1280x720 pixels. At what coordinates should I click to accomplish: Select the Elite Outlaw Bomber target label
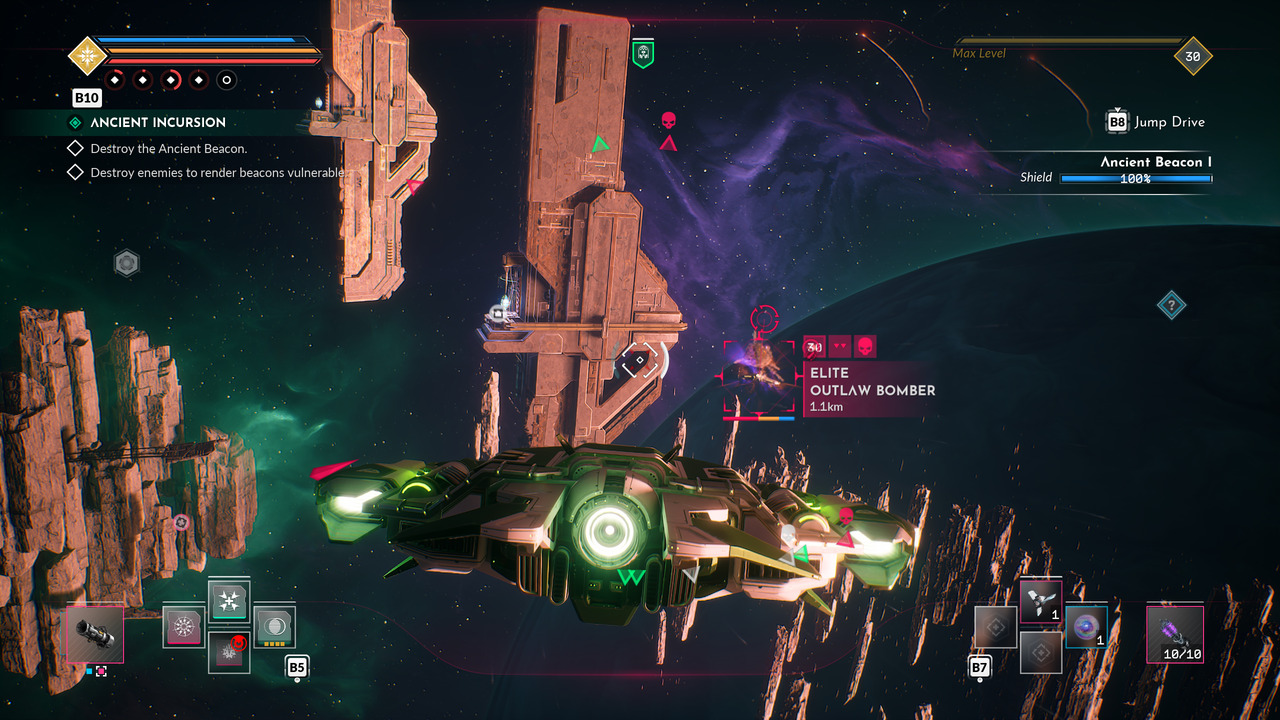[x=870, y=389]
